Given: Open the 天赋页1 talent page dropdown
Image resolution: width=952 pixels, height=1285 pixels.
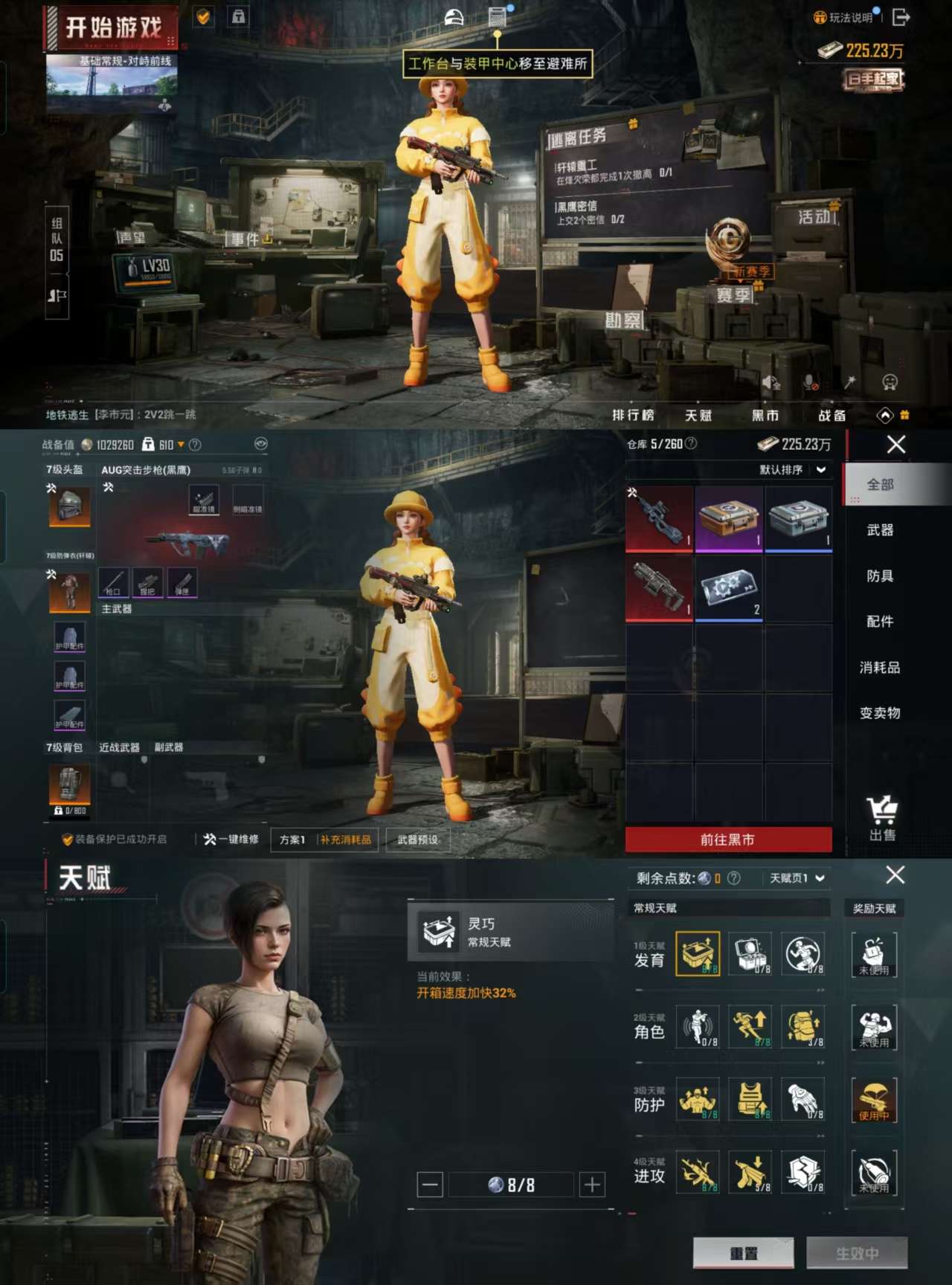Looking at the screenshot, I should pos(797,878).
